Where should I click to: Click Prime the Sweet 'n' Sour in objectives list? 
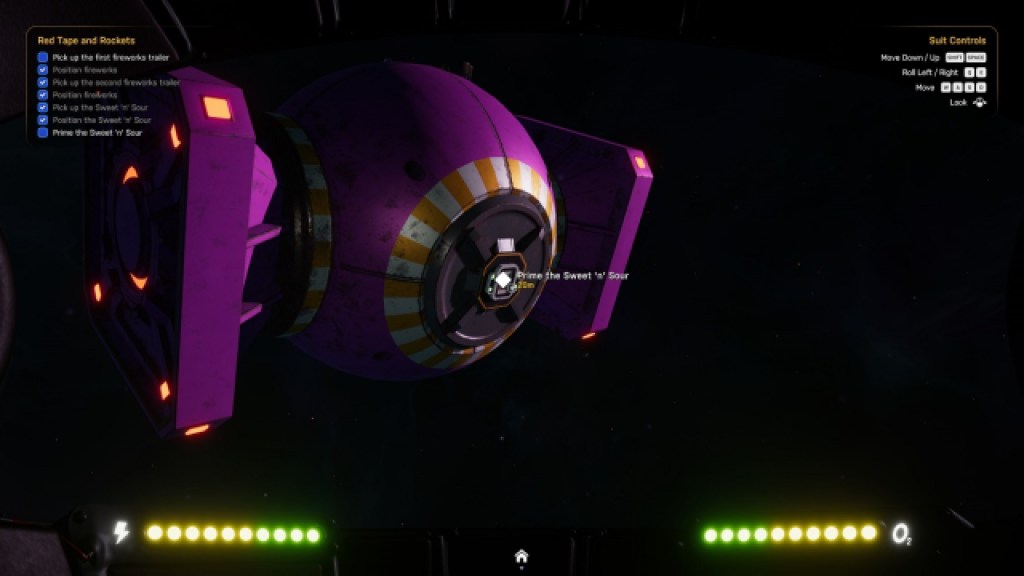pos(97,133)
